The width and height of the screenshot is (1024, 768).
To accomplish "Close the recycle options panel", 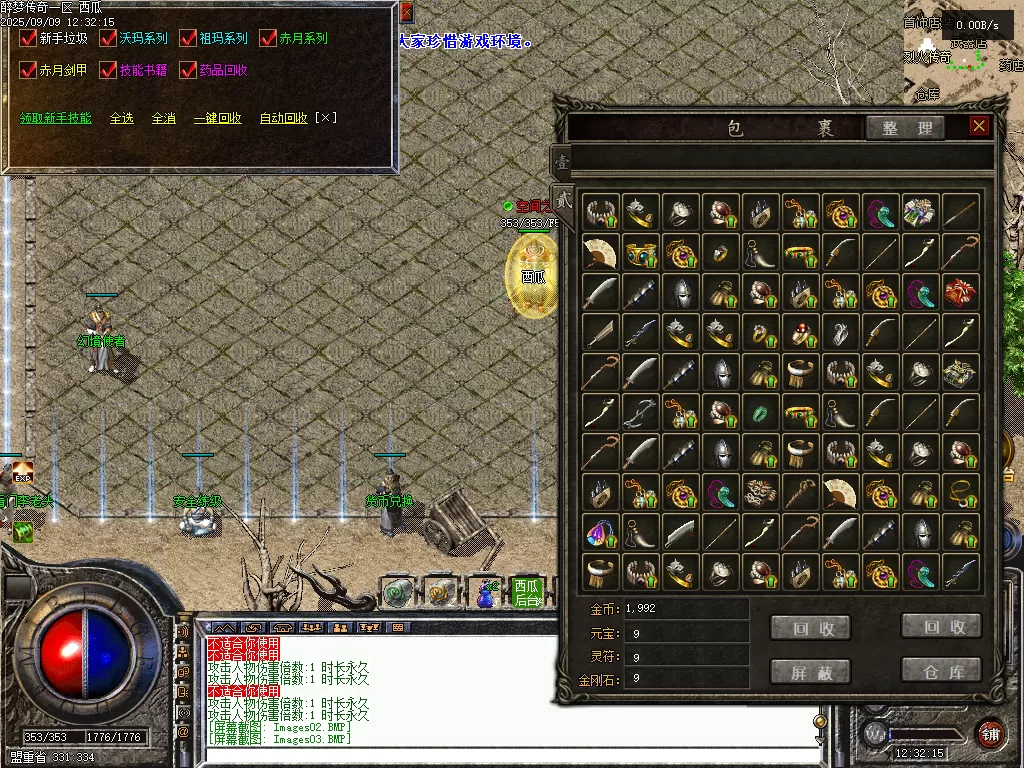I will point(406,12).
